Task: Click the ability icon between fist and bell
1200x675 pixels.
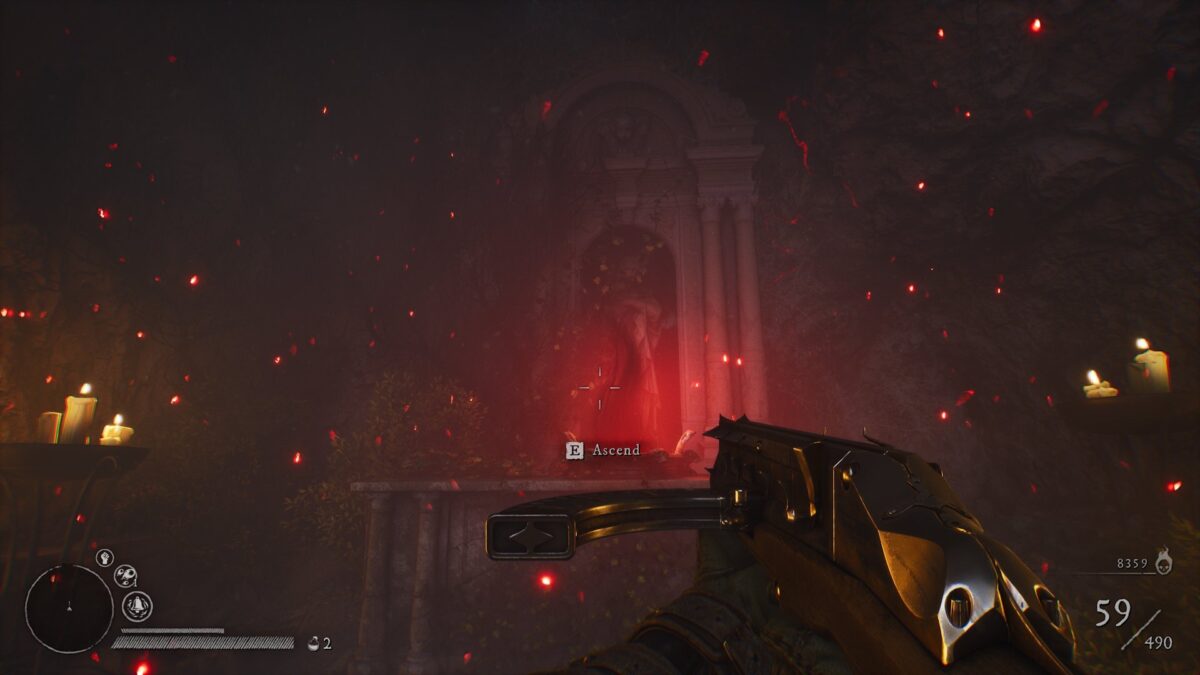Action: (125, 575)
